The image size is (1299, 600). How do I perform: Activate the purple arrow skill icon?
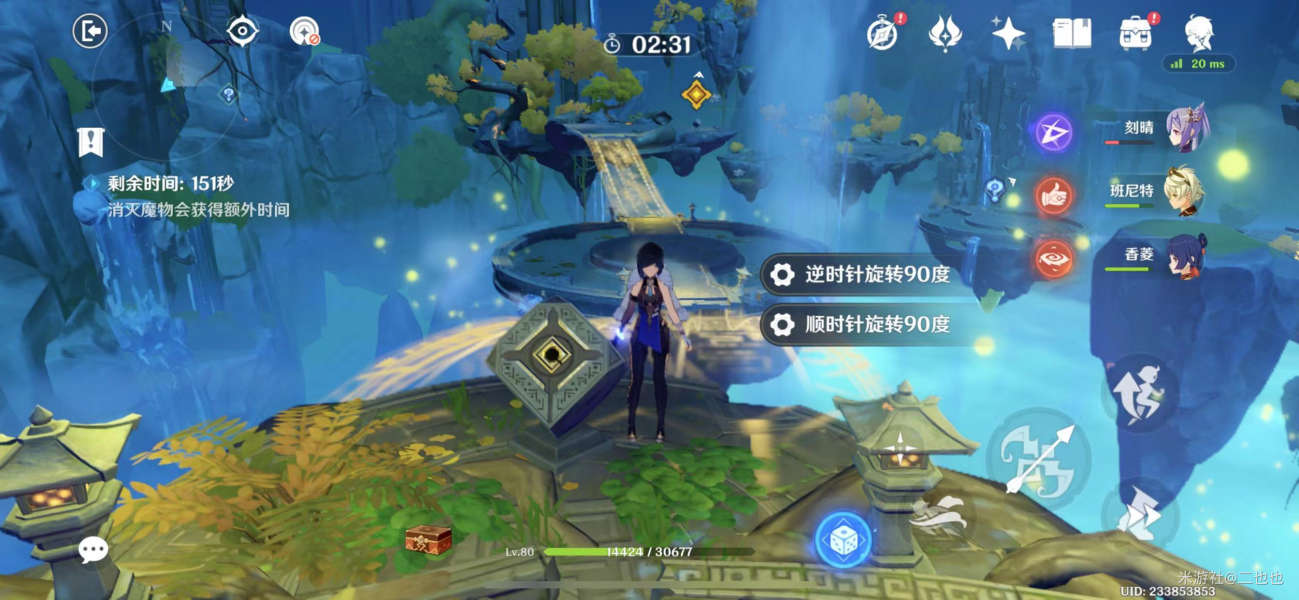coord(1052,133)
